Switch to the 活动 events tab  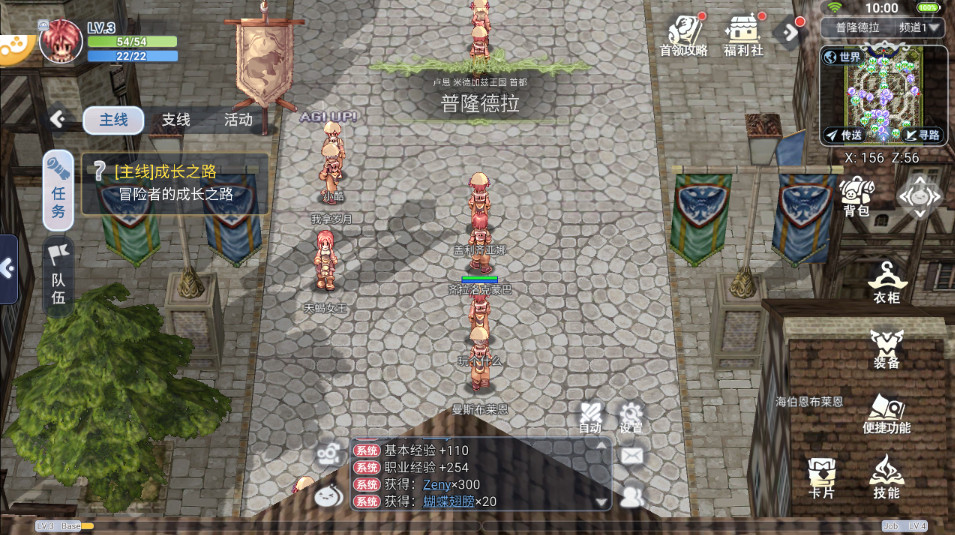(238, 120)
